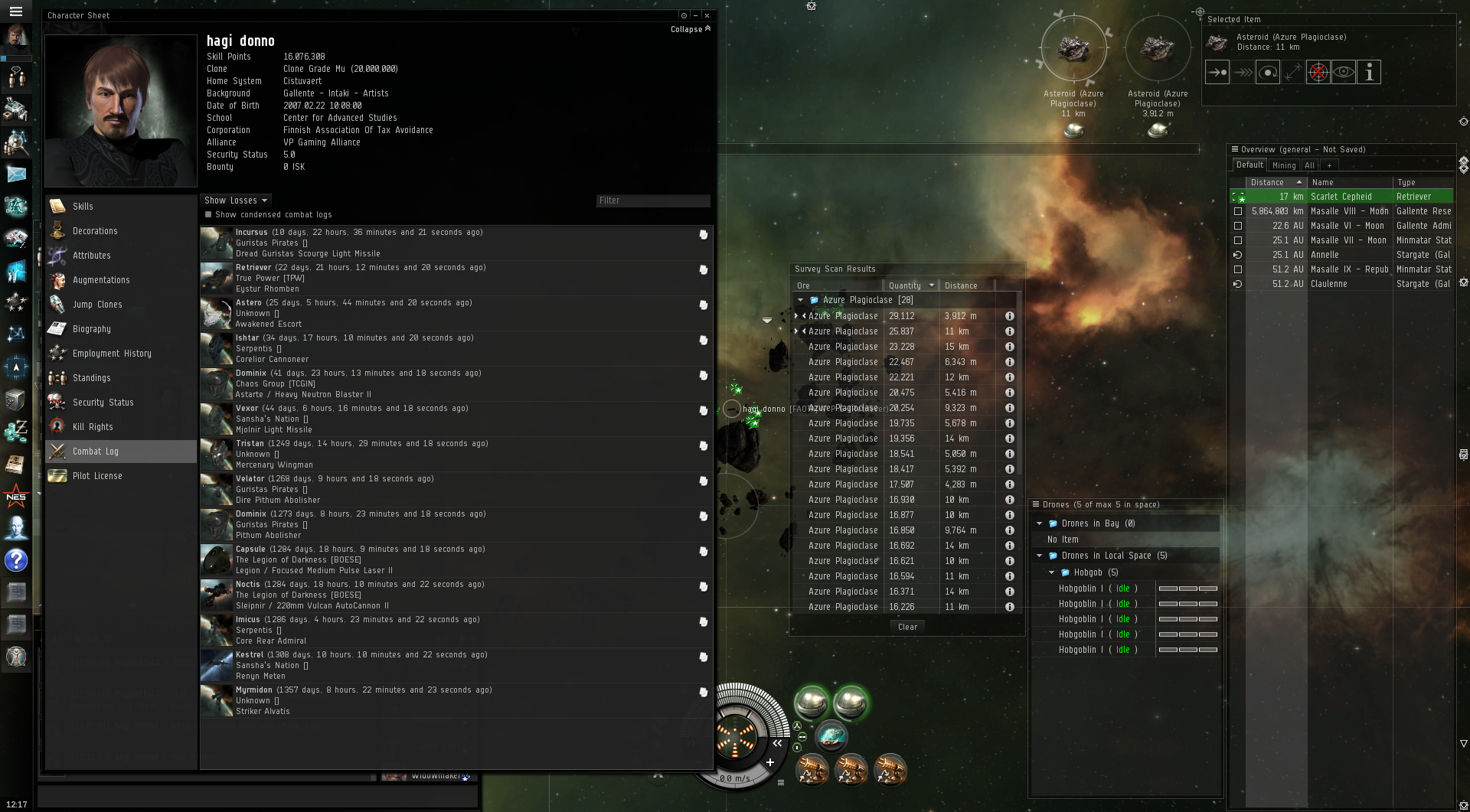
Task: Open the Show Losses dropdown
Action: (x=236, y=201)
